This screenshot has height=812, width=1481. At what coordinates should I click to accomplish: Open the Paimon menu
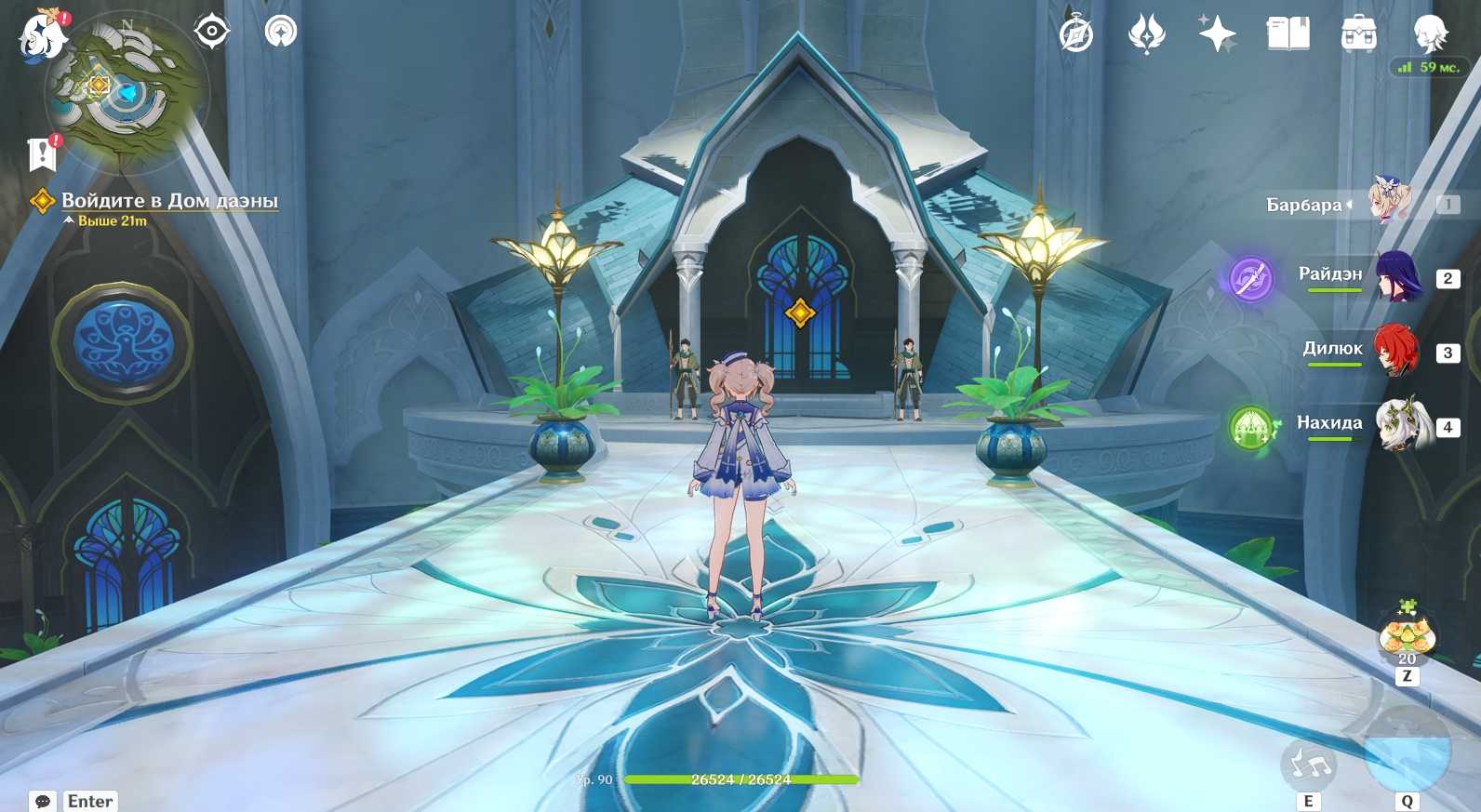[x=43, y=35]
